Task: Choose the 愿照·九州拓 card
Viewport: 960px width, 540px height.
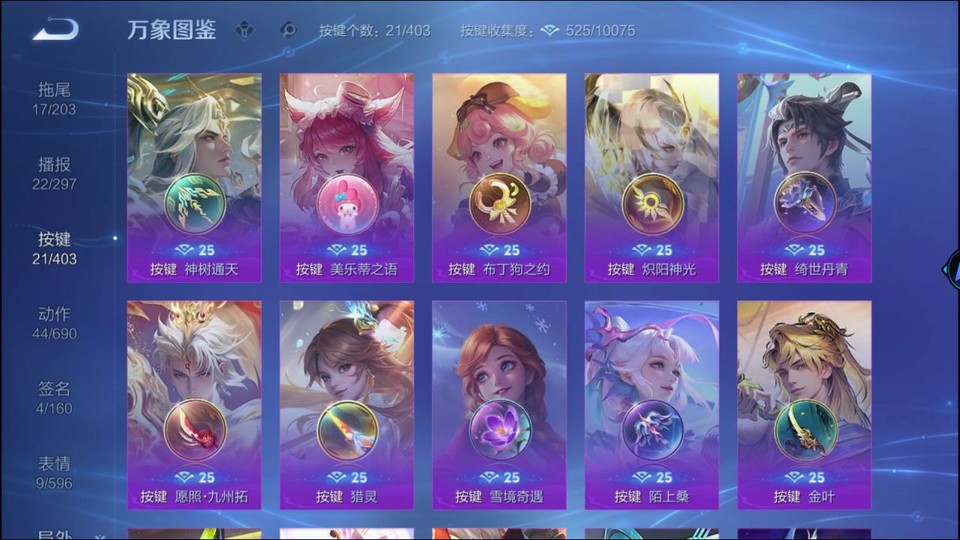Action: point(194,405)
